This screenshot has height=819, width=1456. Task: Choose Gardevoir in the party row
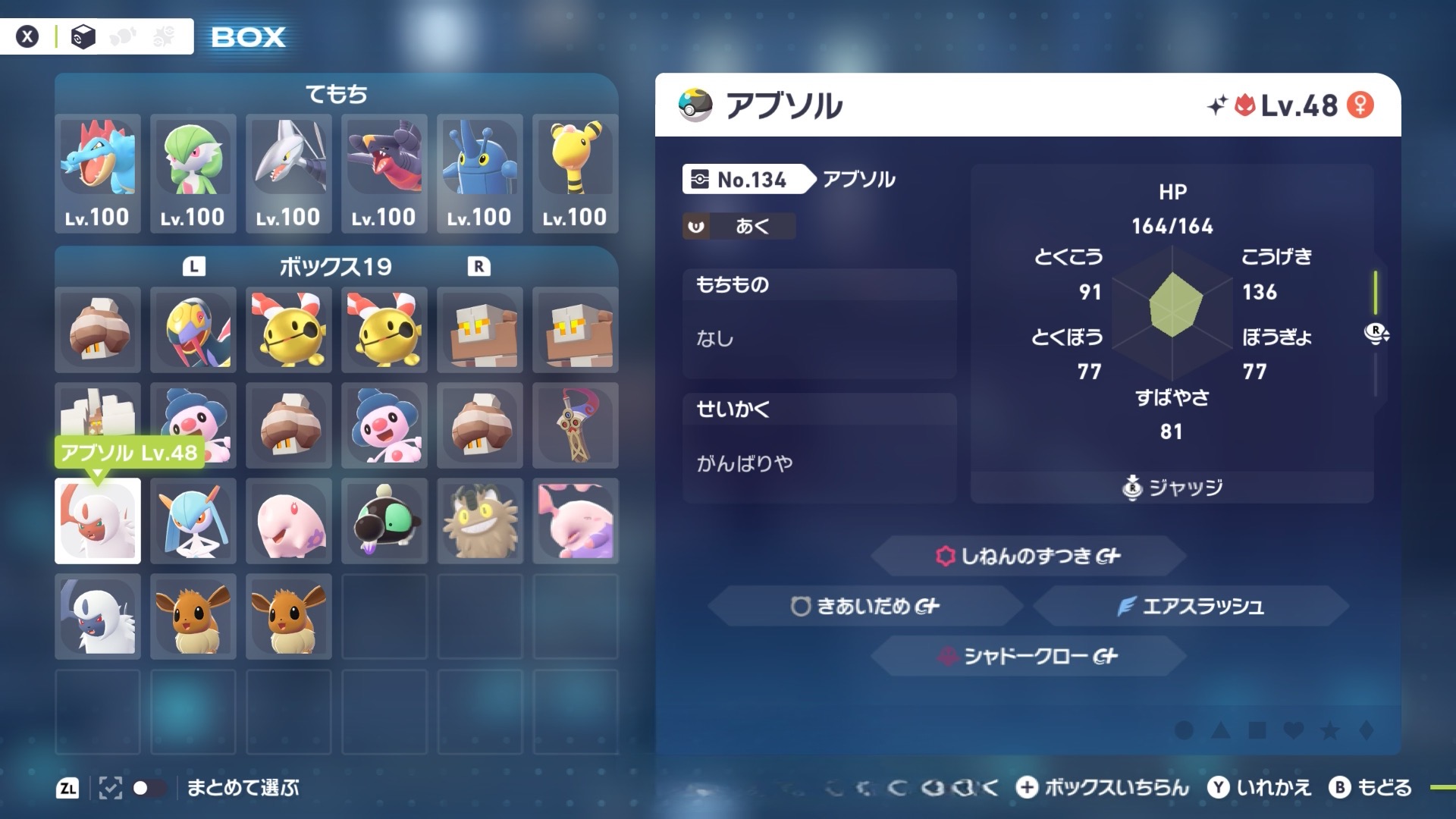193,173
